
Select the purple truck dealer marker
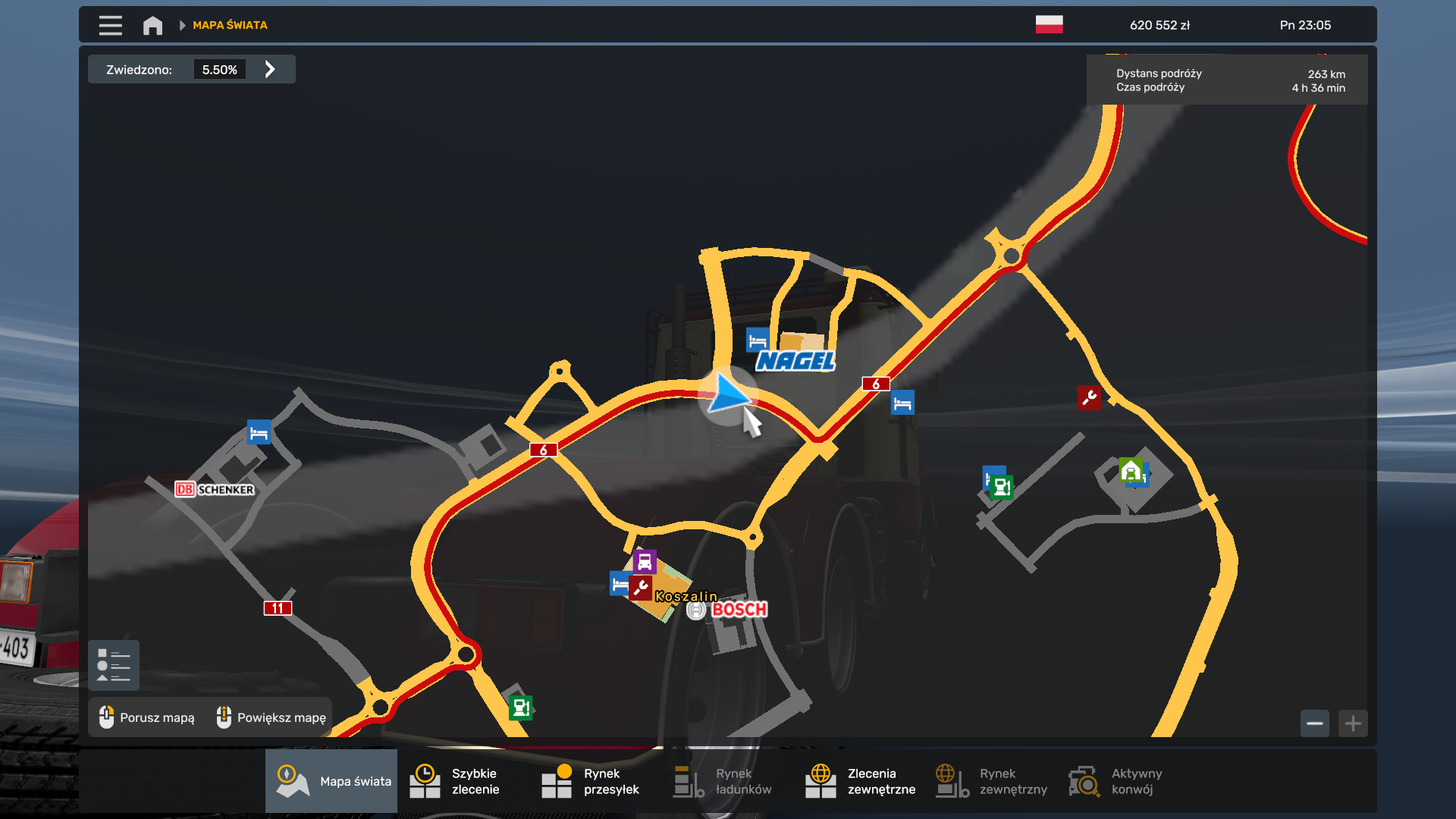[645, 562]
